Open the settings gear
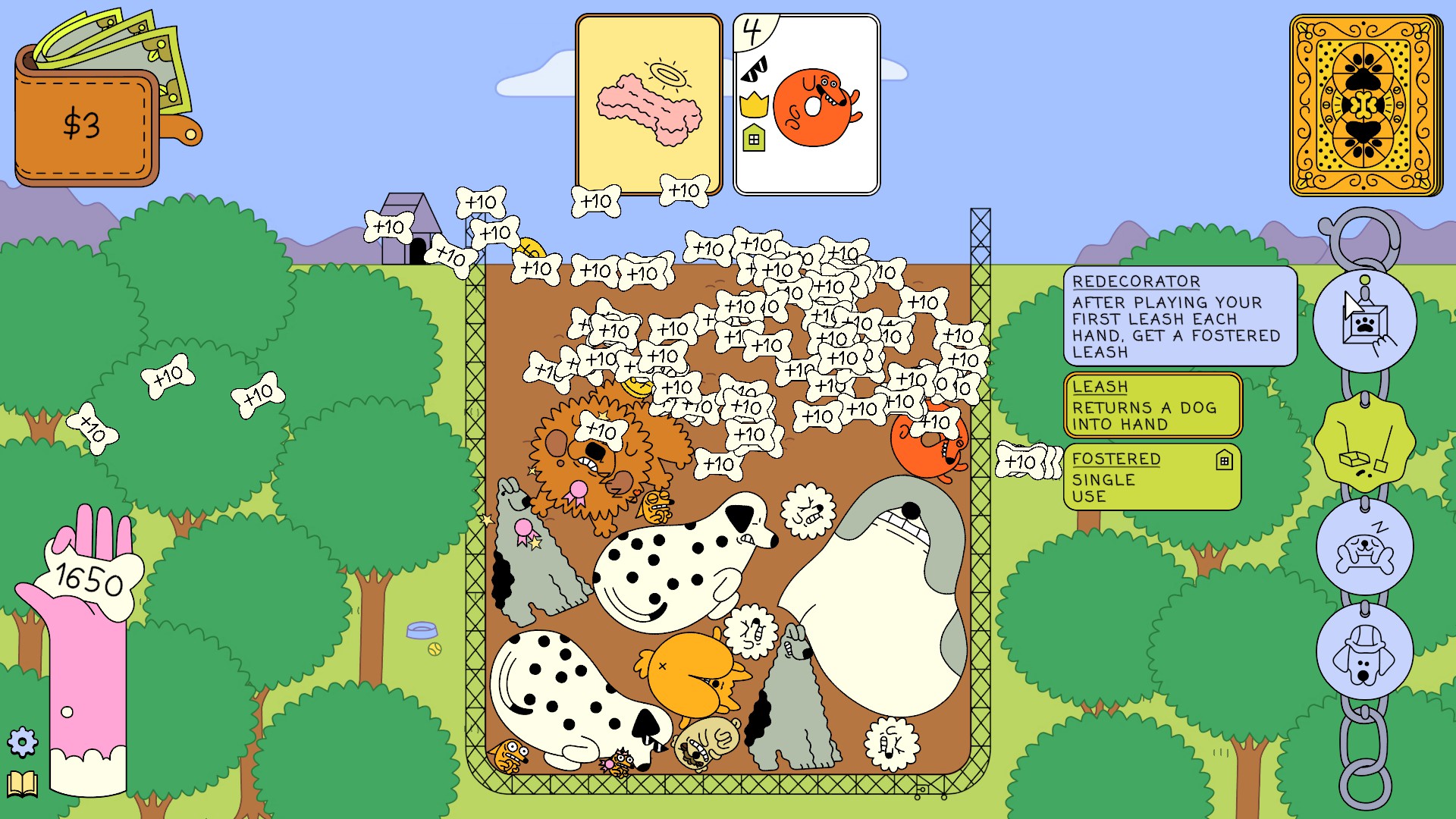The height and width of the screenshot is (819, 1456). click(24, 742)
